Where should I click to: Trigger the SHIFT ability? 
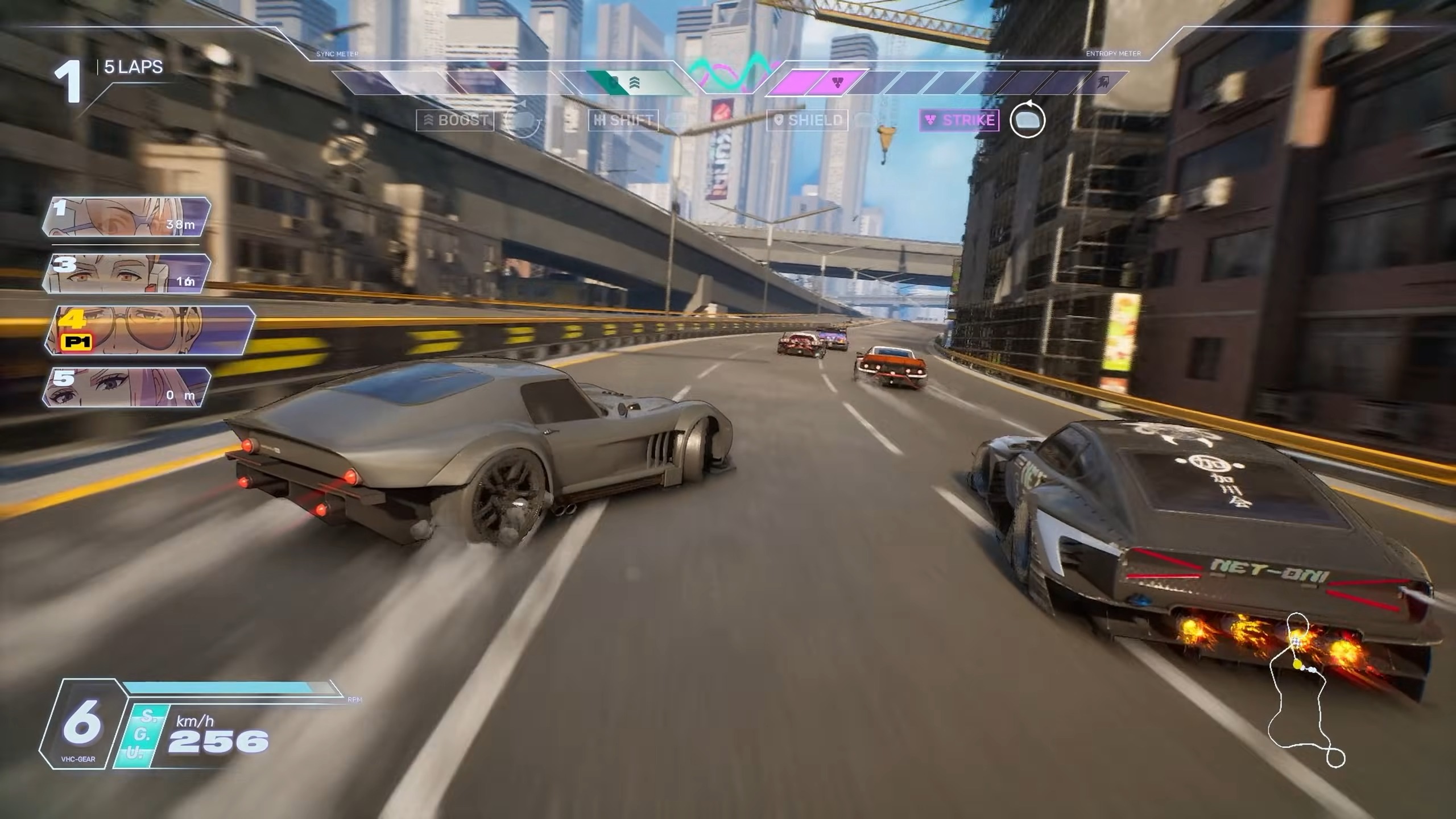click(623, 120)
